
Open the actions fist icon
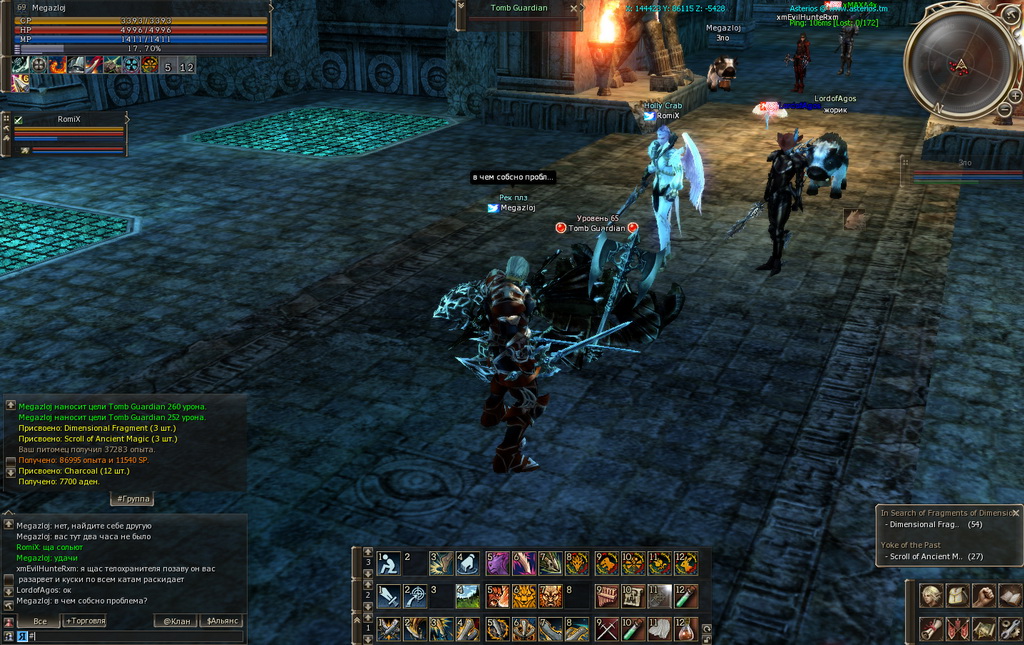(x=984, y=596)
